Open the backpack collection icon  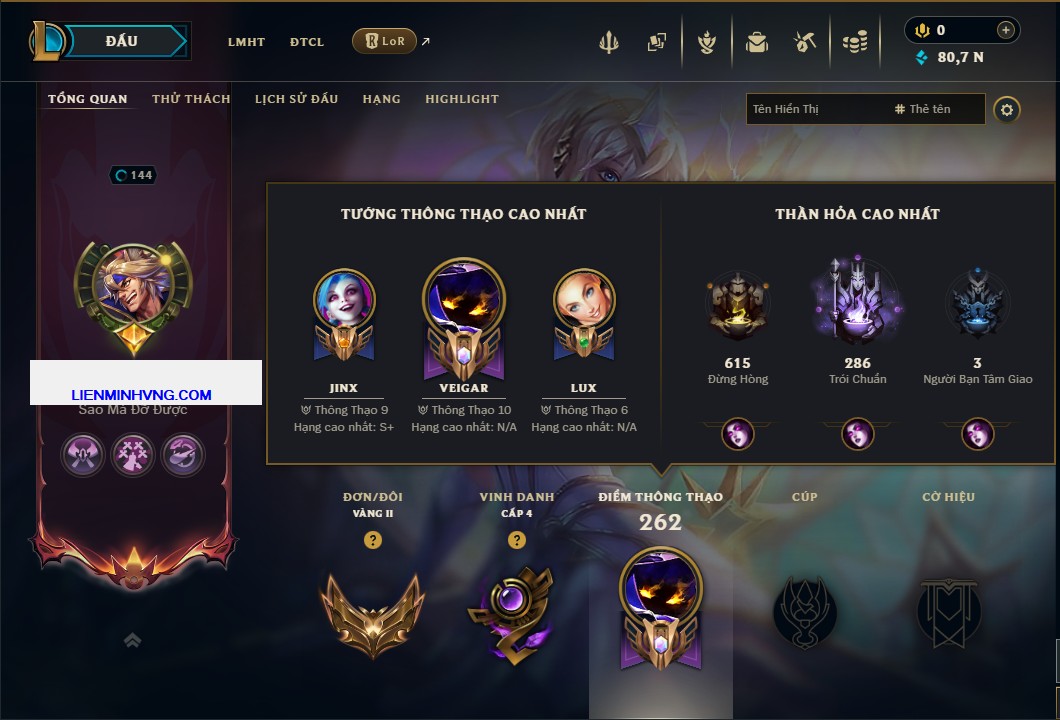756,42
